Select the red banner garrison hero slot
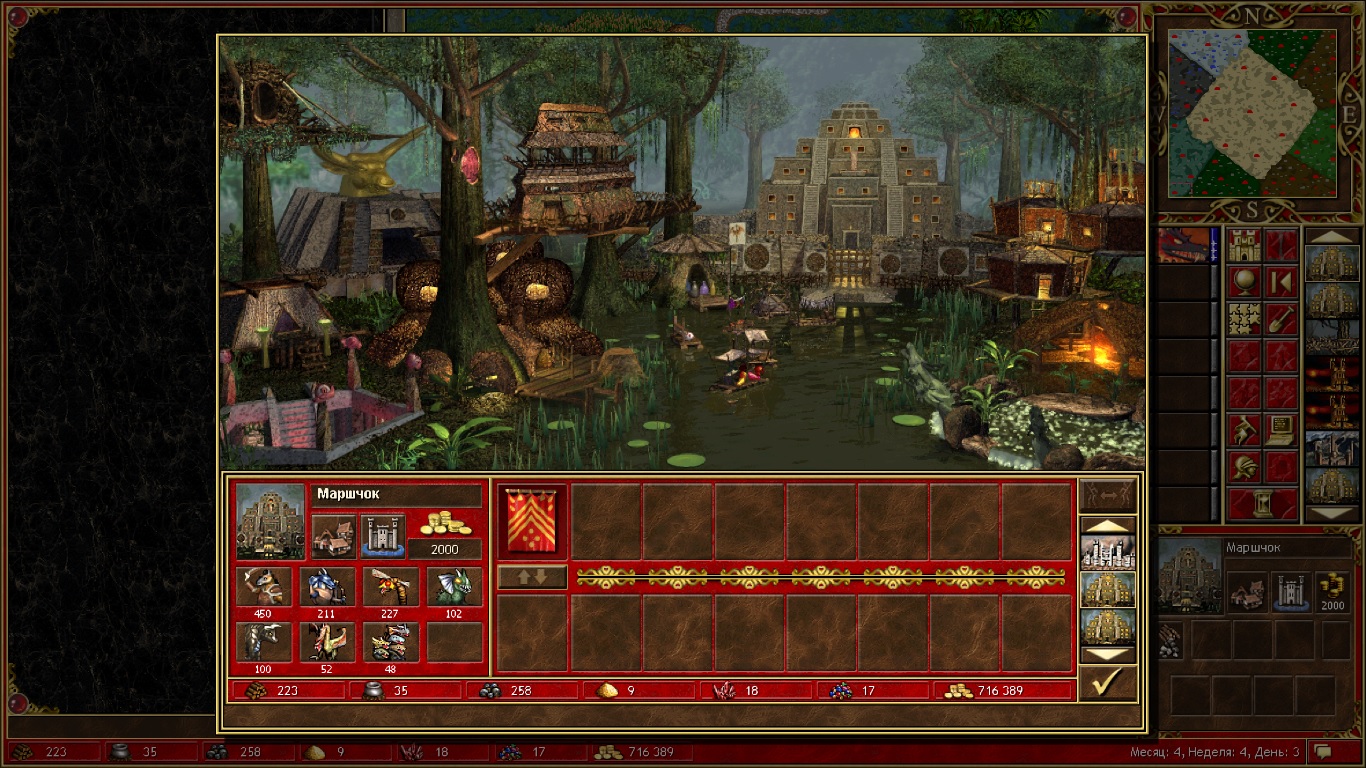The image size is (1366, 768). pyautogui.click(x=532, y=520)
